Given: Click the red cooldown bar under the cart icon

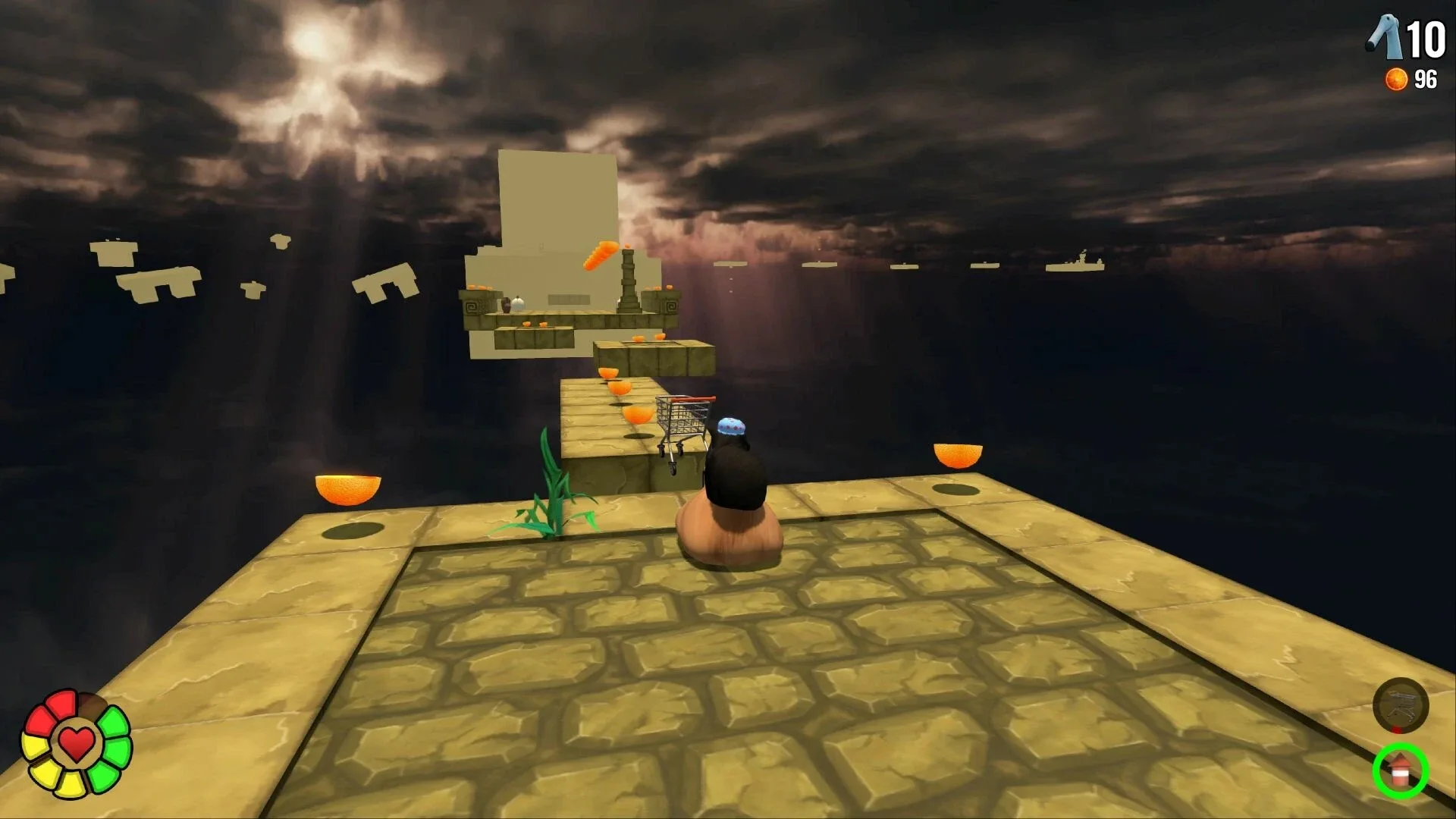Looking at the screenshot, I should pos(1395,730).
